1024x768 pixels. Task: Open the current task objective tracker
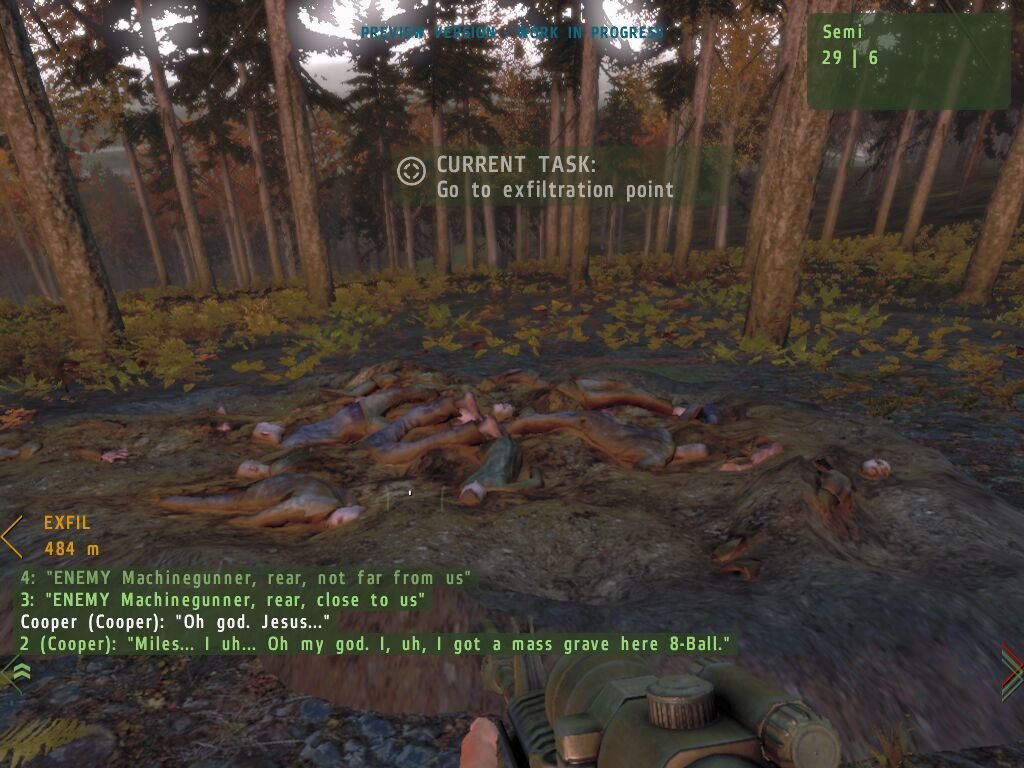555,177
